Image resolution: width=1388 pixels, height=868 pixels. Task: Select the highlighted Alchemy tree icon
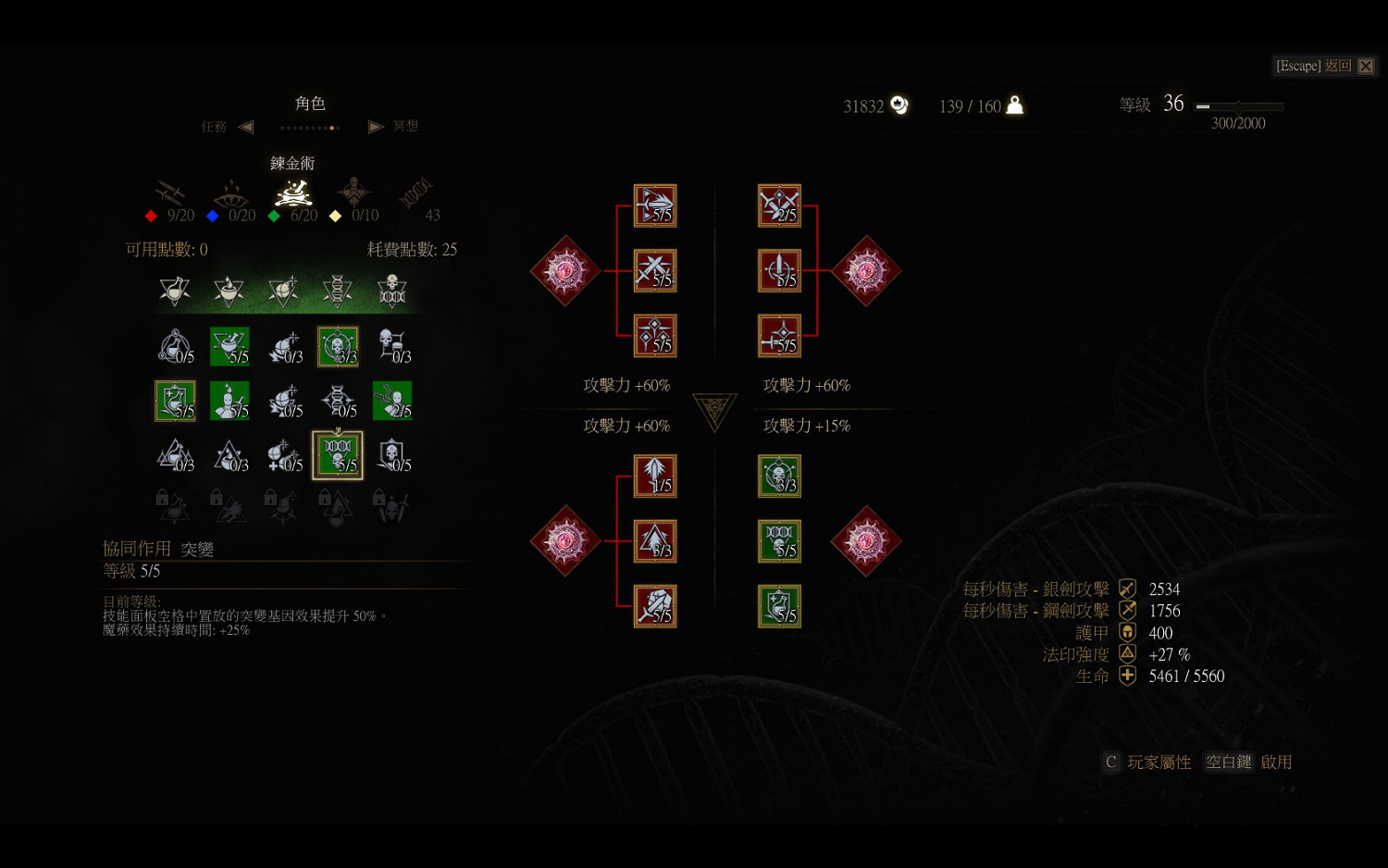pyautogui.click(x=293, y=194)
